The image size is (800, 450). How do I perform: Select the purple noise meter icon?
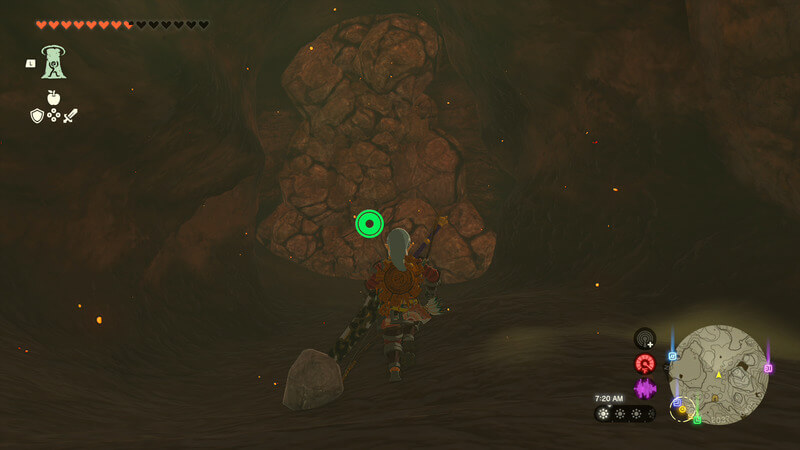[645, 388]
